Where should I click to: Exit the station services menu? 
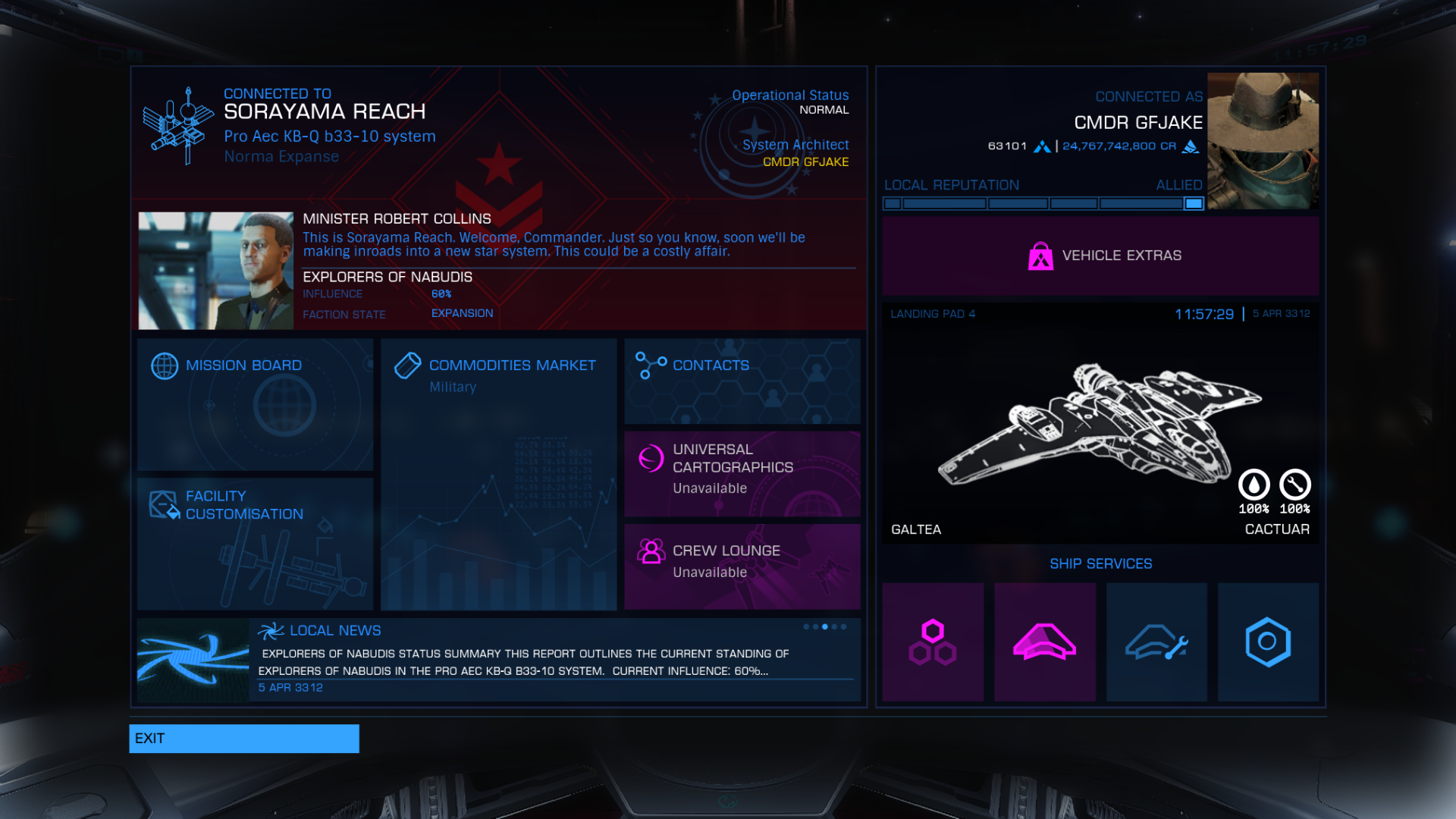[x=243, y=739]
